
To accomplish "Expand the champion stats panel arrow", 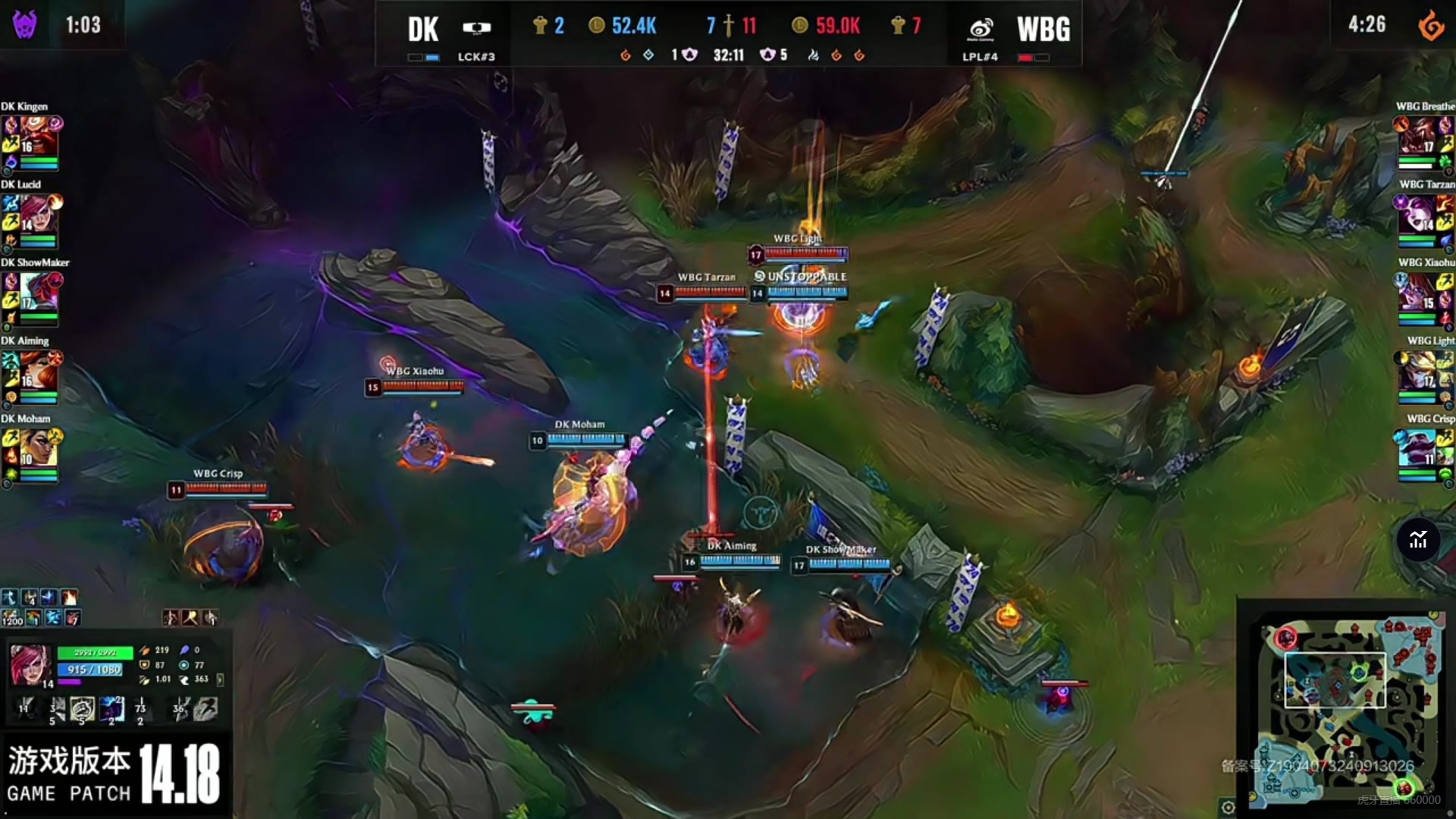I will pos(220,679).
